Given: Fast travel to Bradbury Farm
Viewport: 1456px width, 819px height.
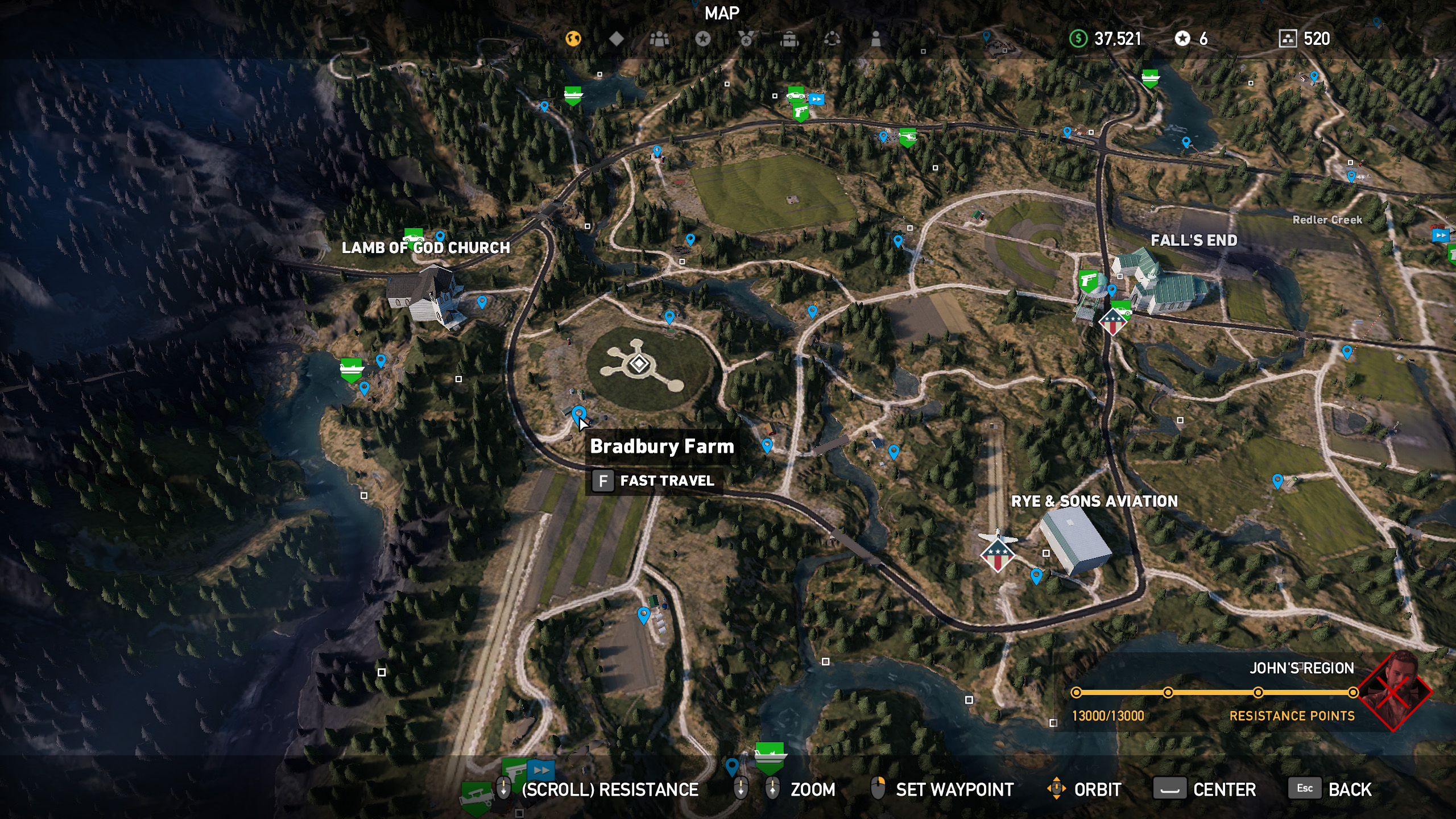Looking at the screenshot, I should tap(654, 481).
